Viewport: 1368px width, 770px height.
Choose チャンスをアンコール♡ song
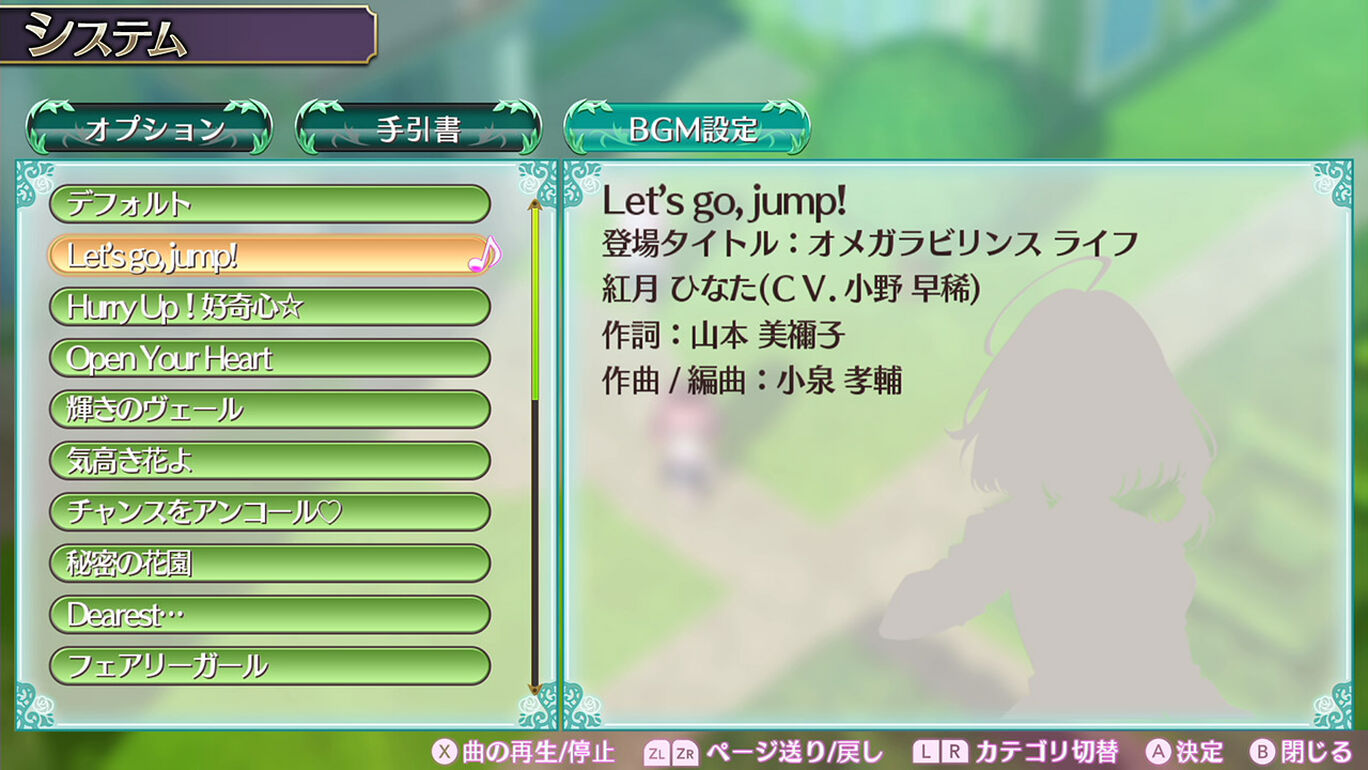[269, 512]
